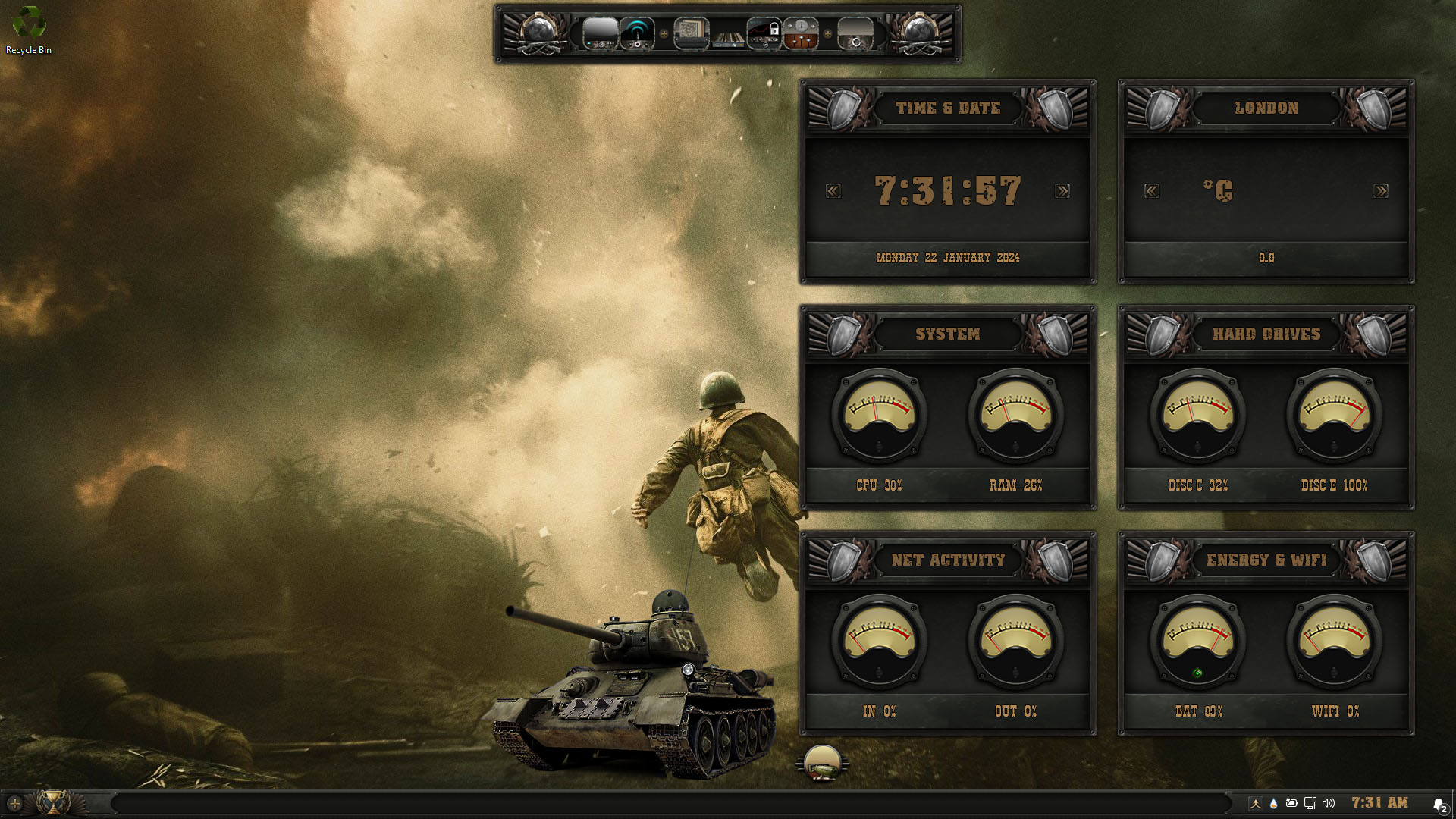Viewport: 1456px width, 819px height.
Task: Click the left arrow on the London weather widget
Action: pos(1152,191)
